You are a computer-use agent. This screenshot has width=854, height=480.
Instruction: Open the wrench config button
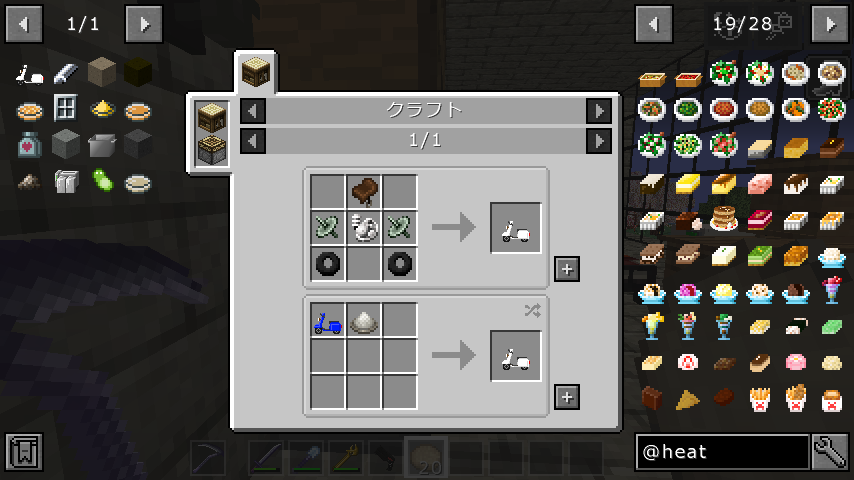pyautogui.click(x=831, y=452)
